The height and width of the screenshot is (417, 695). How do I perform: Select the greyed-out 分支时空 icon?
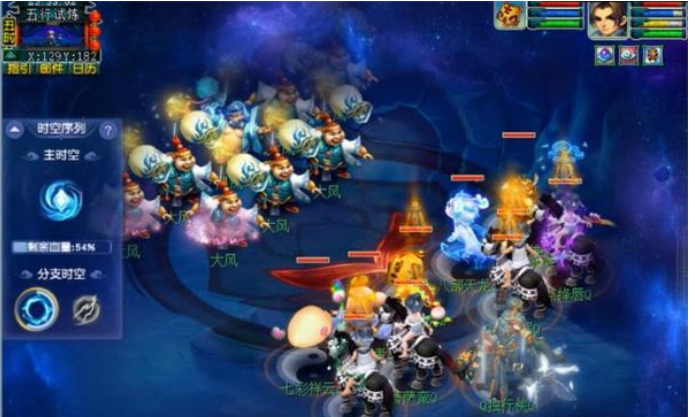click(x=85, y=309)
